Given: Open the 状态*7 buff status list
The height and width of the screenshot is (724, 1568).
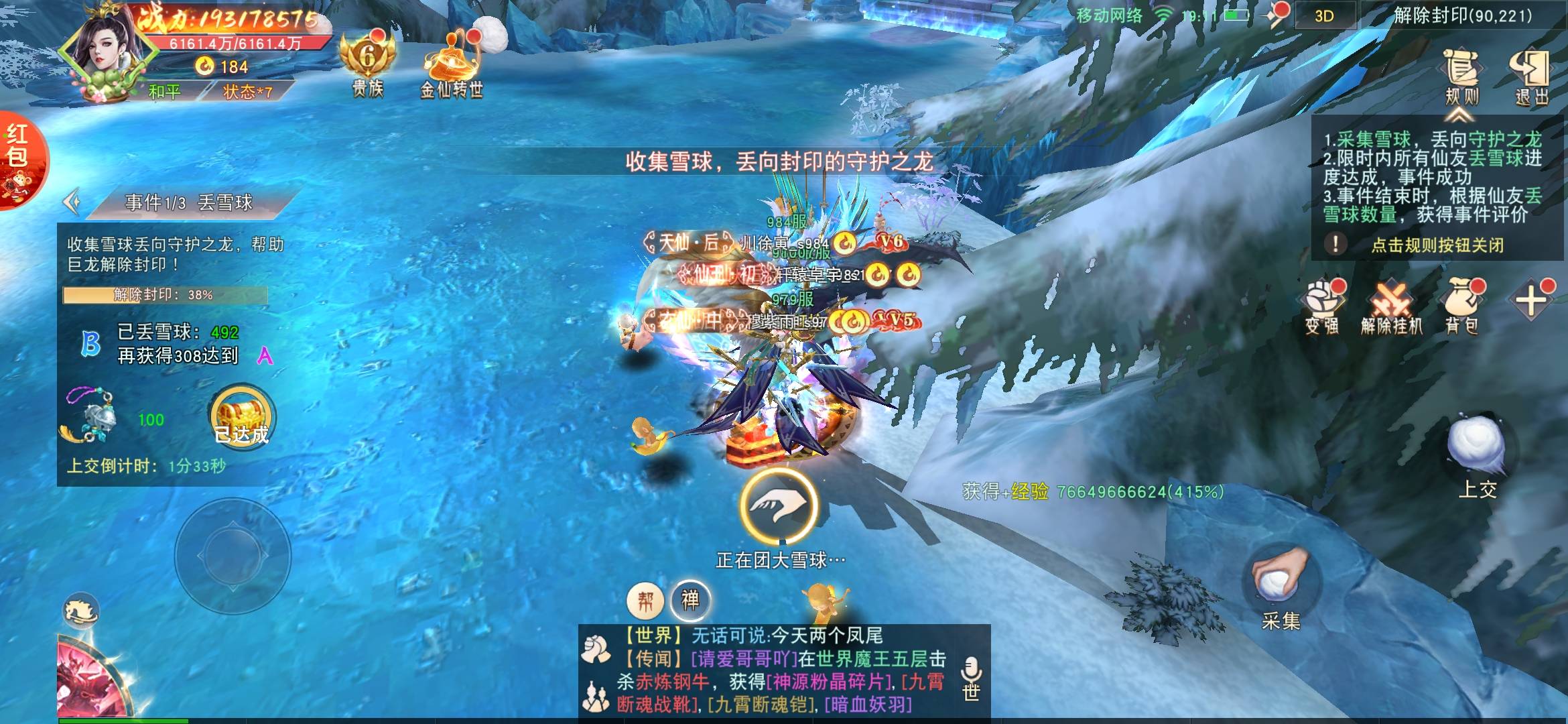Looking at the screenshot, I should click(247, 92).
